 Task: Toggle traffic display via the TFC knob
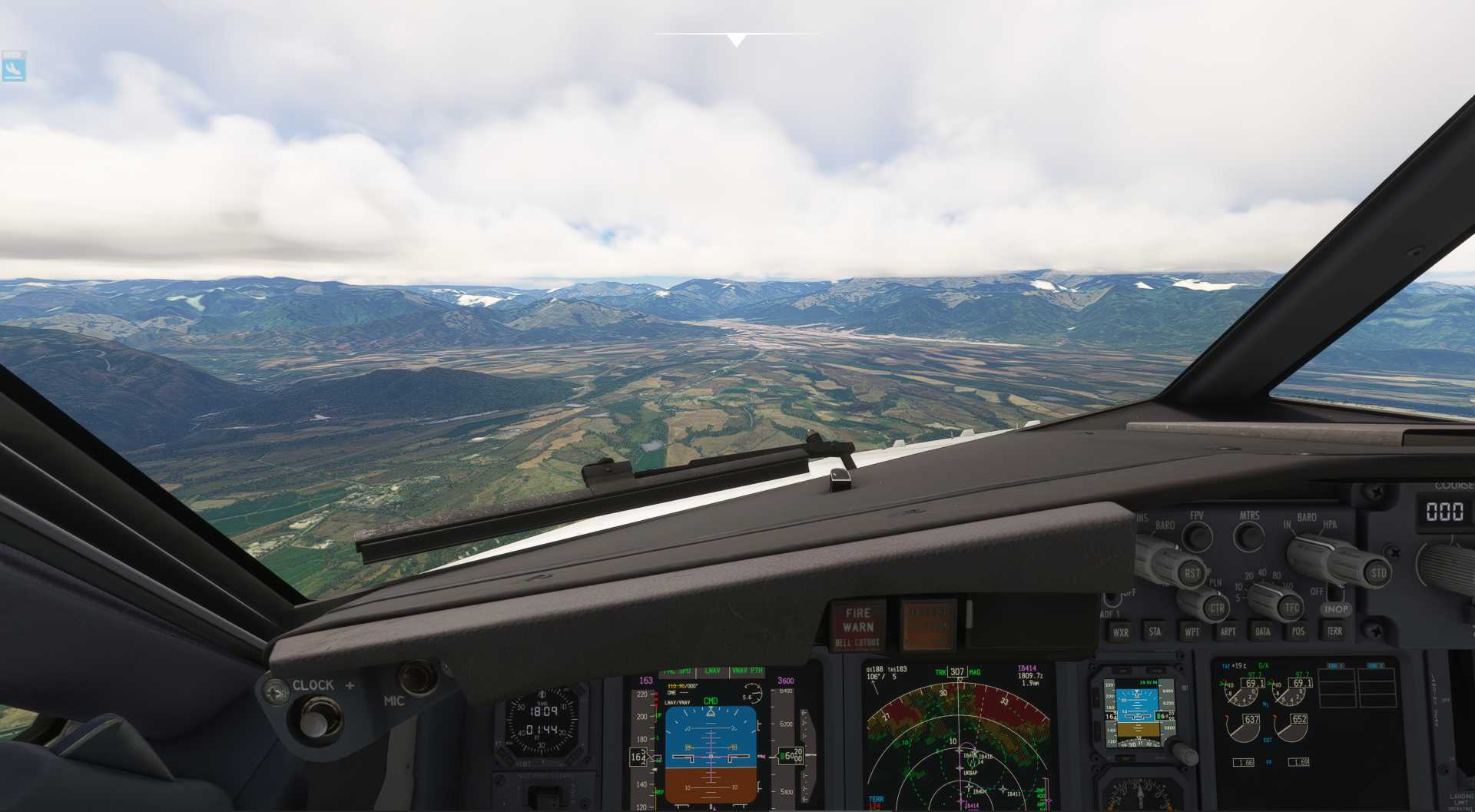pos(1291,608)
